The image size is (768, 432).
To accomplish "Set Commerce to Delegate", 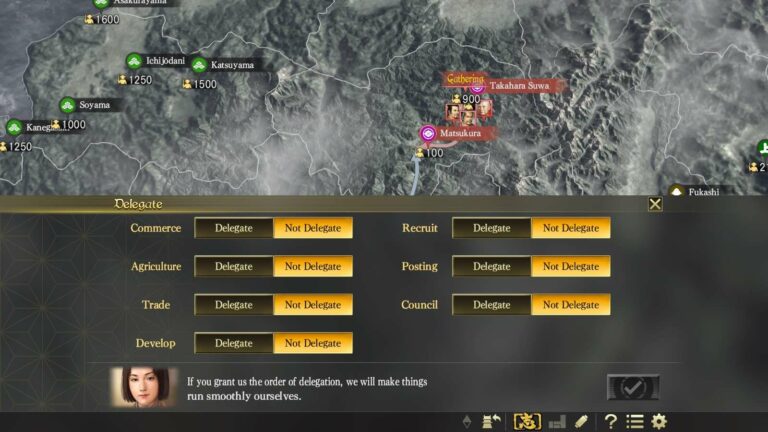I will pos(234,228).
